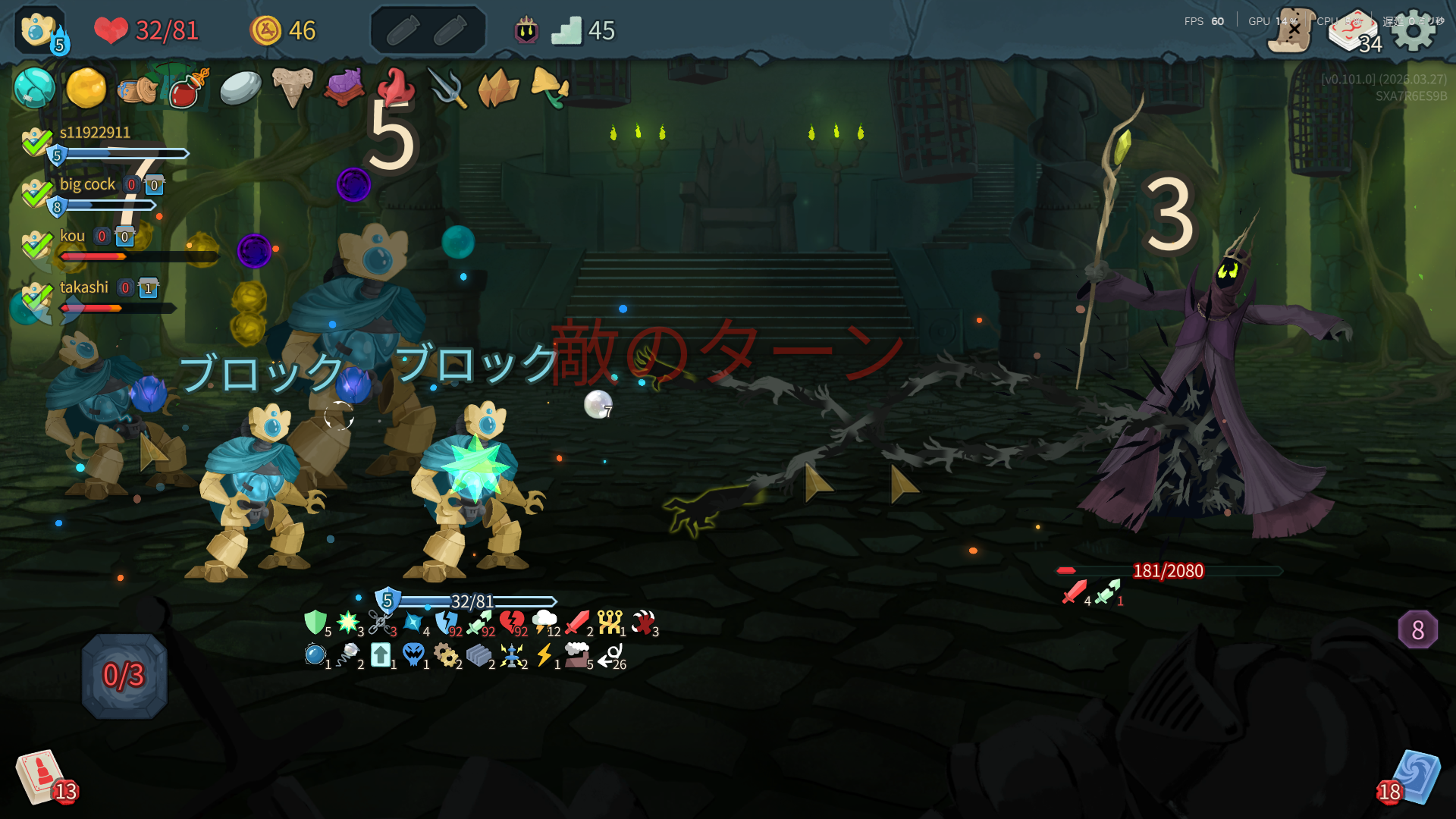This screenshot has width=1456, height=819.
Task: Inspect the grey stone egg relic
Action: (240, 88)
